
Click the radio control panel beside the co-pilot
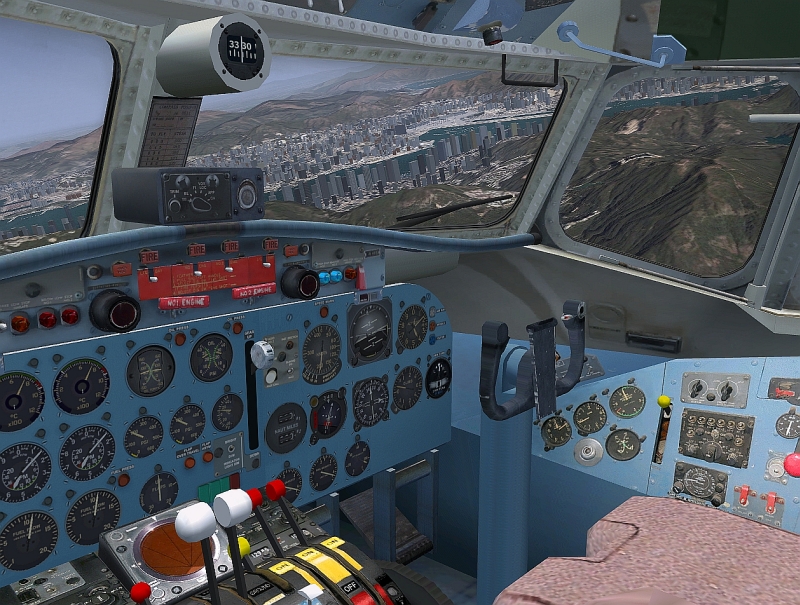715,437
